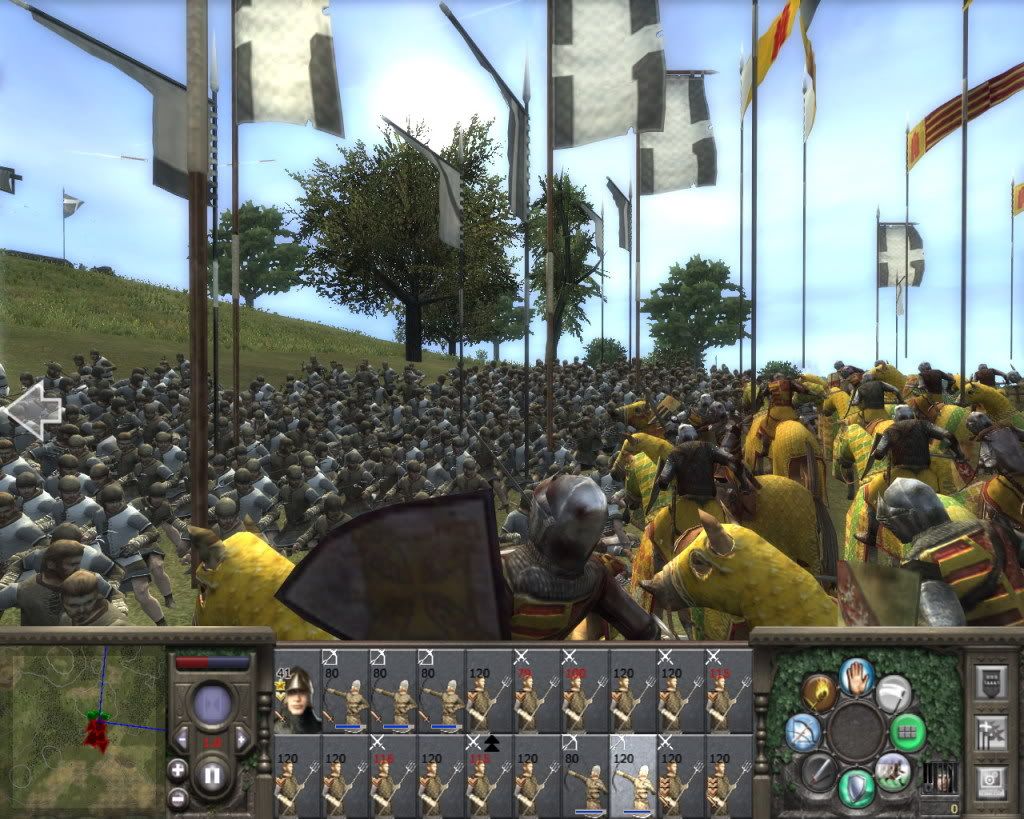Zoom in the minimap with the plus button
Viewport: 1024px width, 819px height.
point(178,769)
